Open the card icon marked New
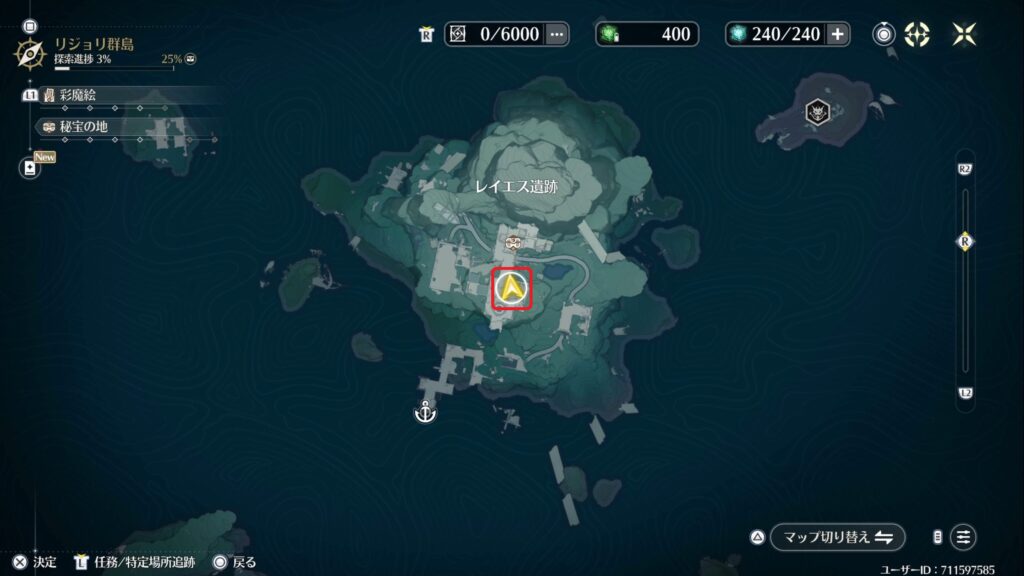The image size is (1024, 576). coord(30,168)
